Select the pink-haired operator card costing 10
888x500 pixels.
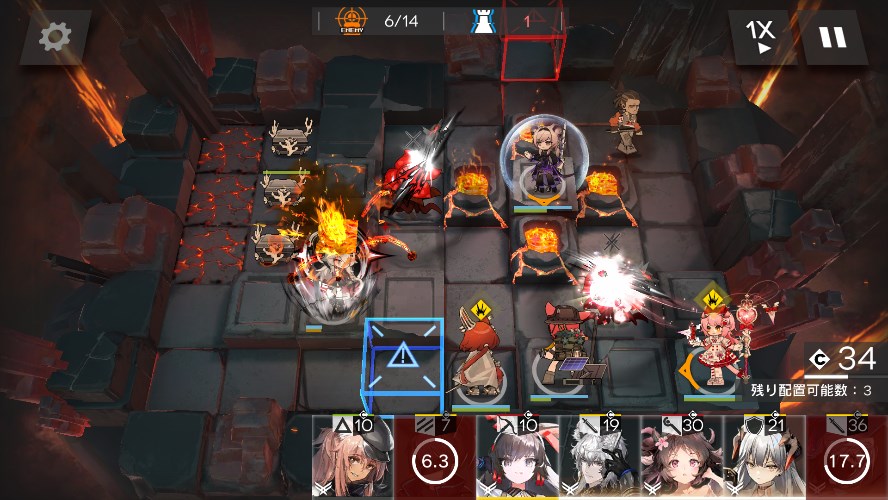click(352, 458)
